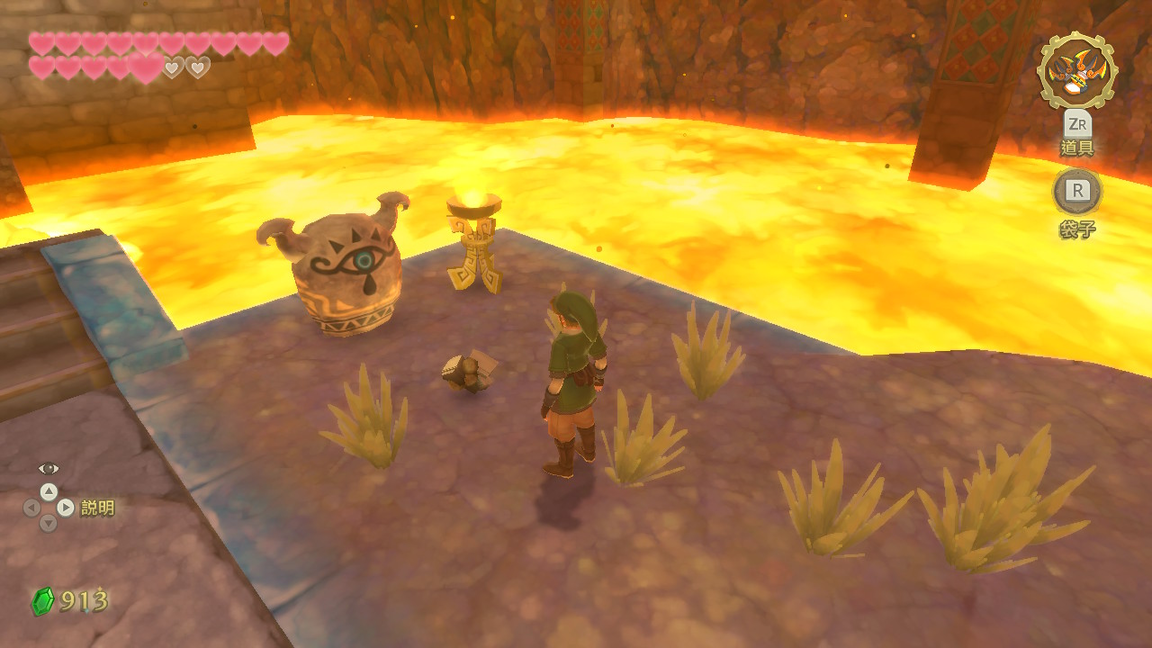The image size is (1152, 648).
Task: Open the 袋子 pouch
Action: (1077, 192)
